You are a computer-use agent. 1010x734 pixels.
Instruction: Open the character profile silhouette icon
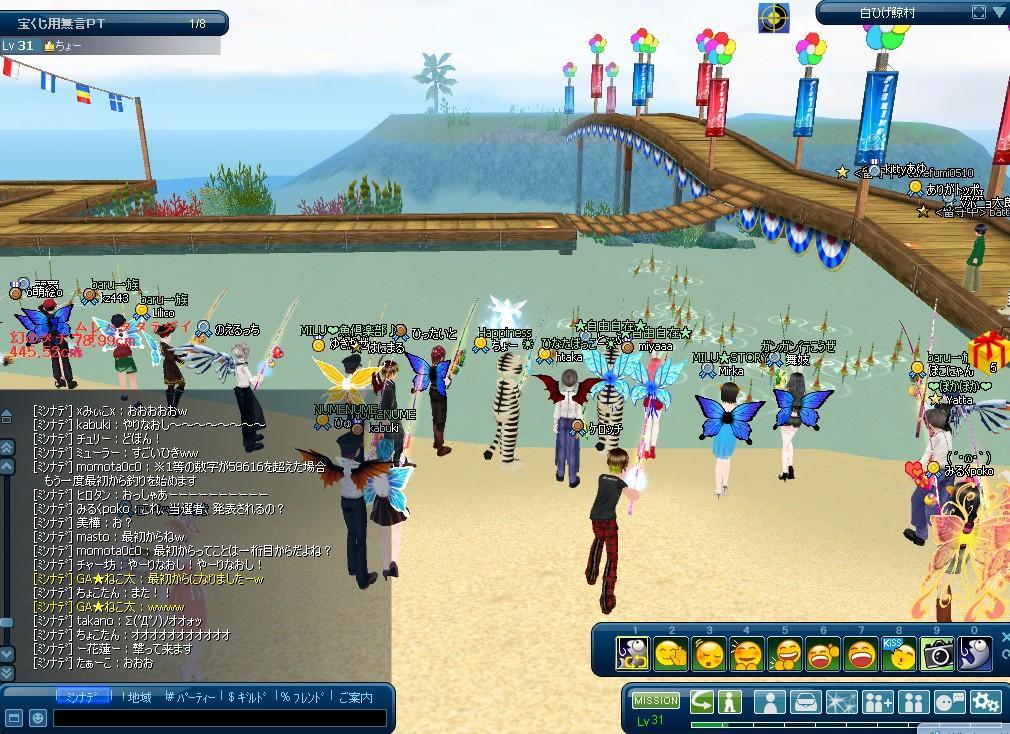(x=769, y=702)
